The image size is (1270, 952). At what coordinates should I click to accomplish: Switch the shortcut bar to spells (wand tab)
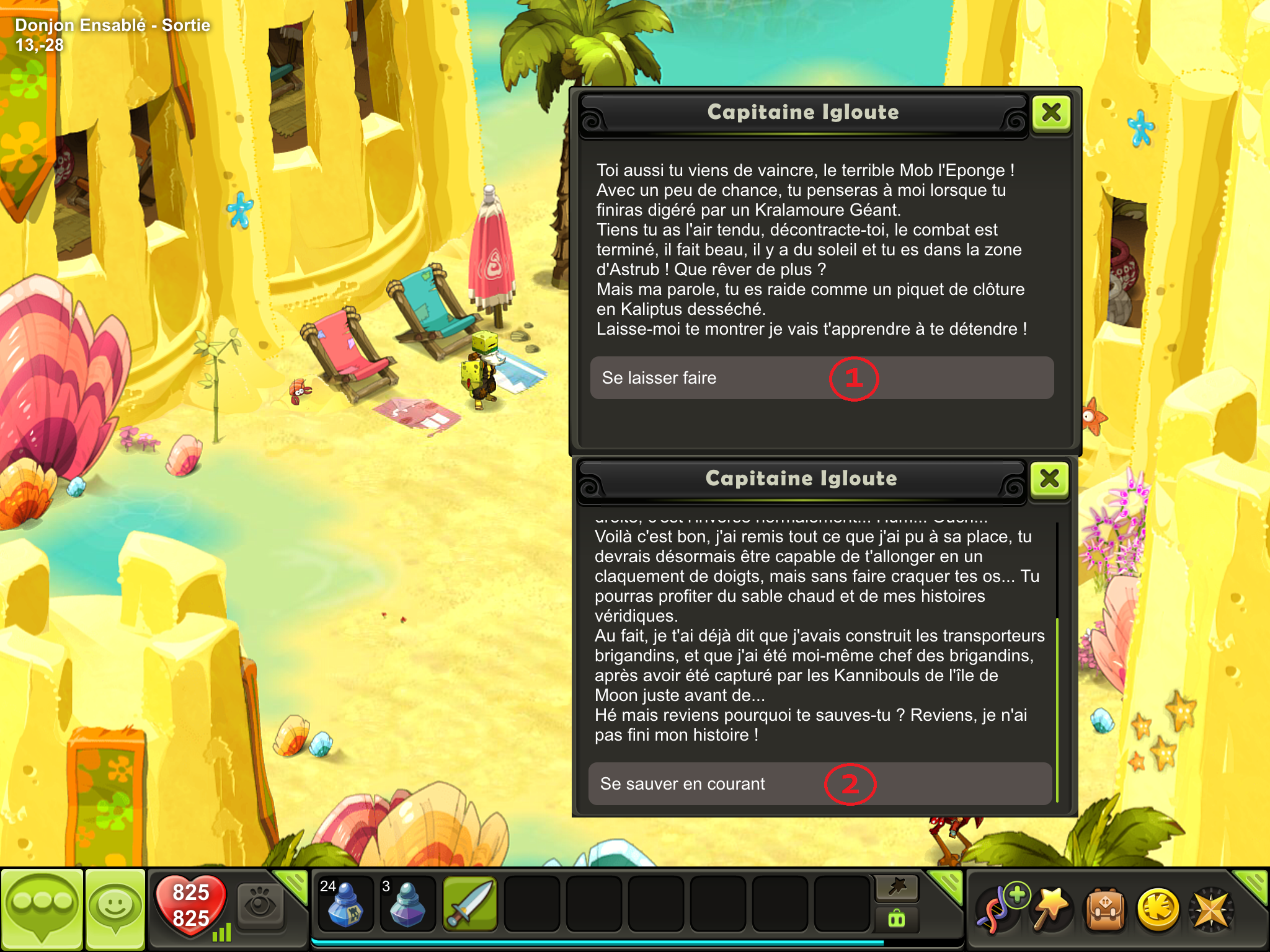click(897, 888)
